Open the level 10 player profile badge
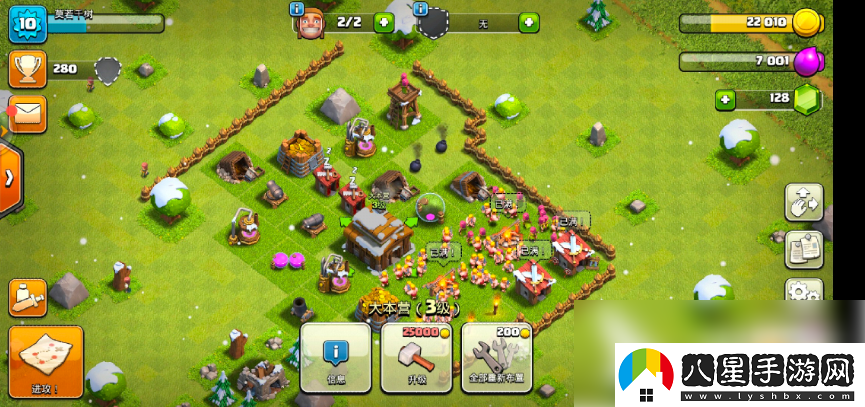The height and width of the screenshot is (407, 865). (x=27, y=24)
